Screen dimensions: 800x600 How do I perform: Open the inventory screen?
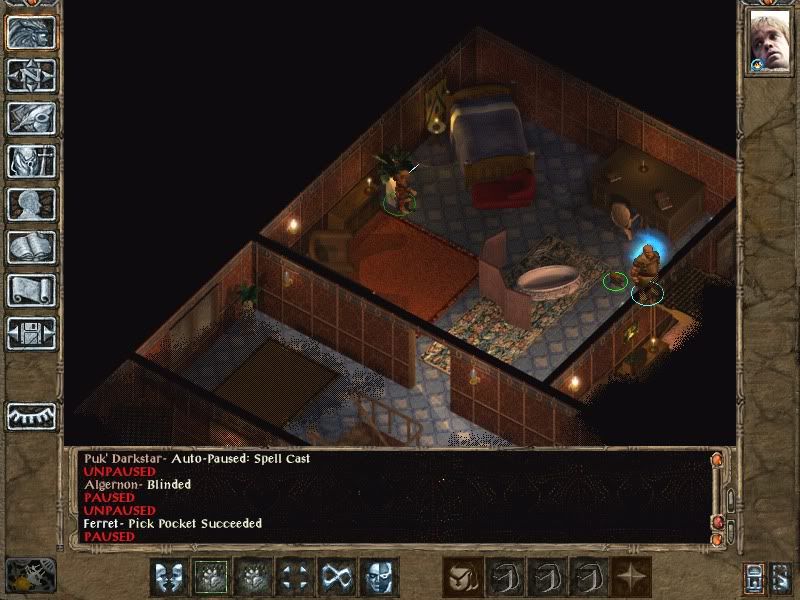31,161
